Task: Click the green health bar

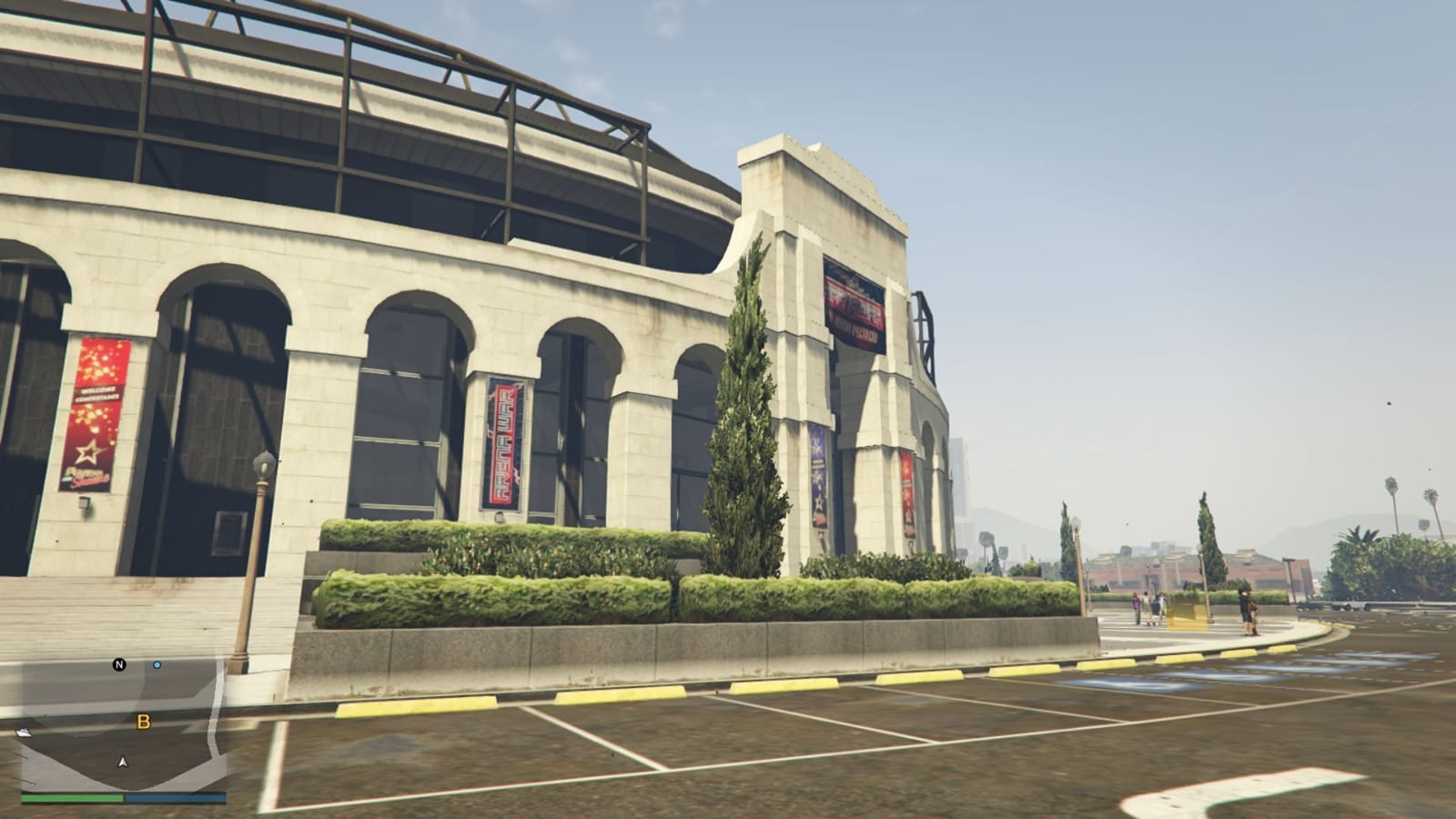Action: [72, 798]
